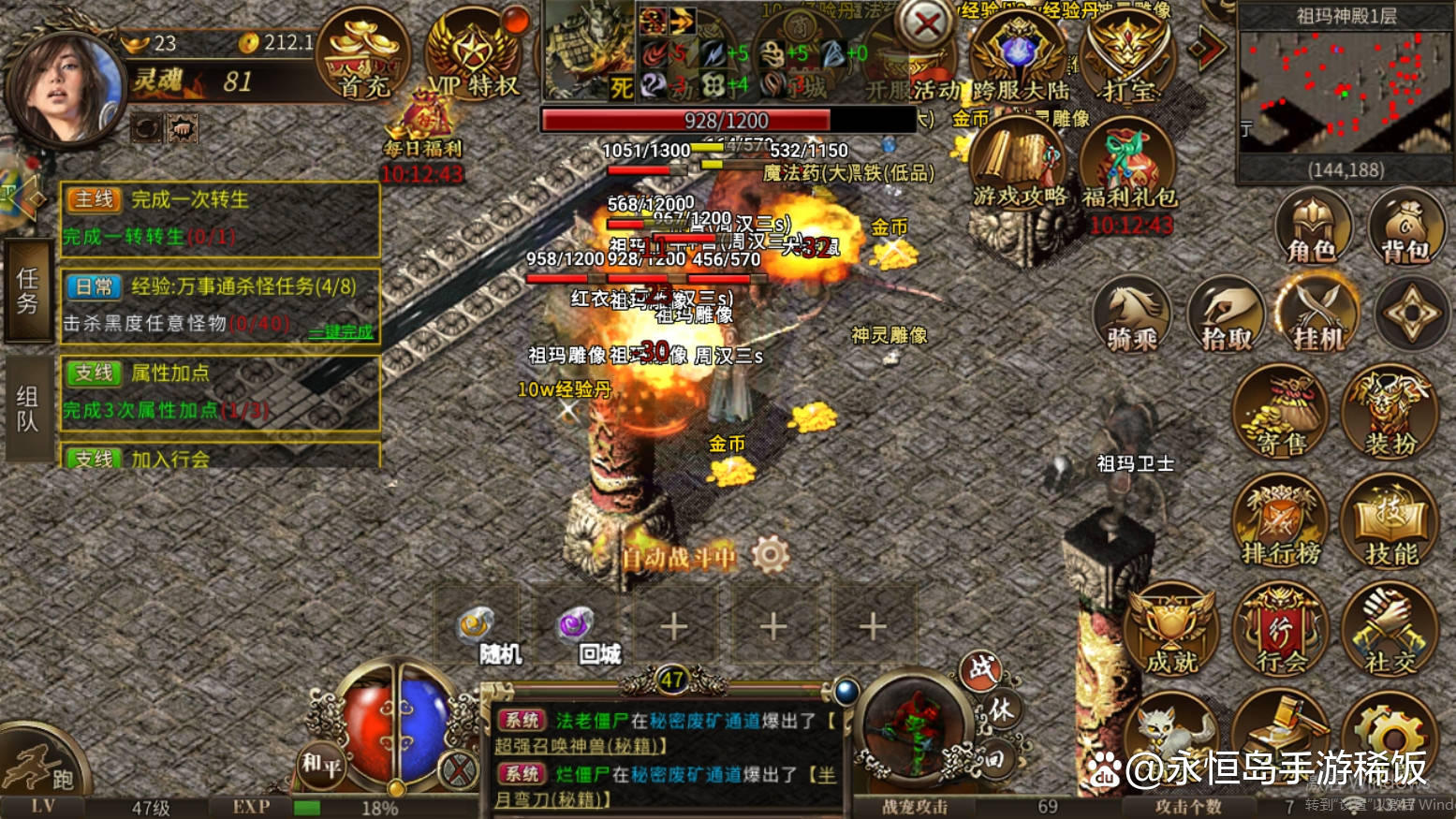This screenshot has width=1456, height=819.
Task: Open the 技能 skills menu
Action: click(1390, 522)
